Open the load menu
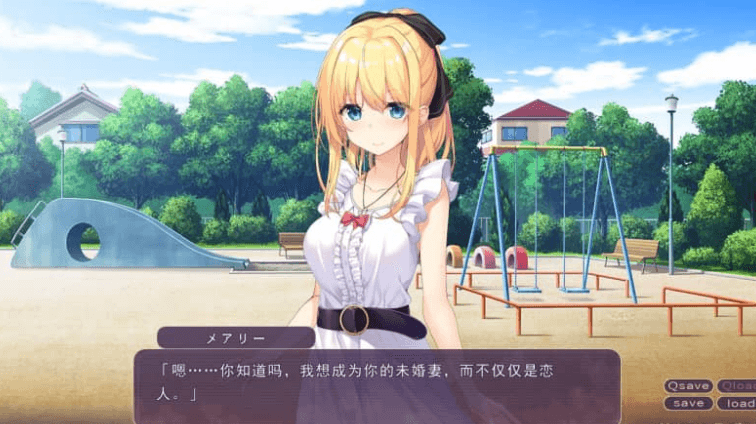Screen dimensions: 756x424 738,404
